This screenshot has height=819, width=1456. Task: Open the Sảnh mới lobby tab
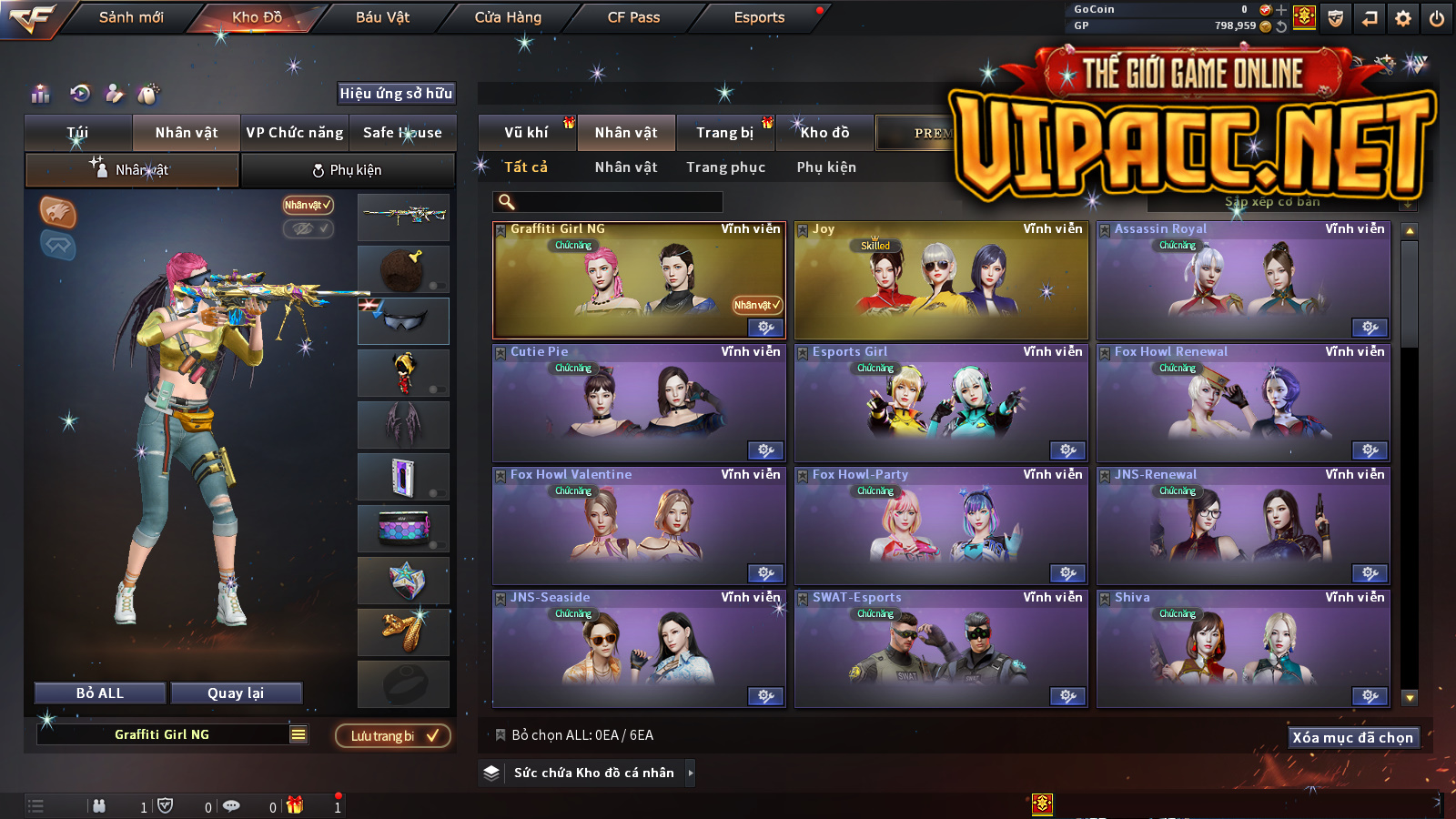[131, 17]
